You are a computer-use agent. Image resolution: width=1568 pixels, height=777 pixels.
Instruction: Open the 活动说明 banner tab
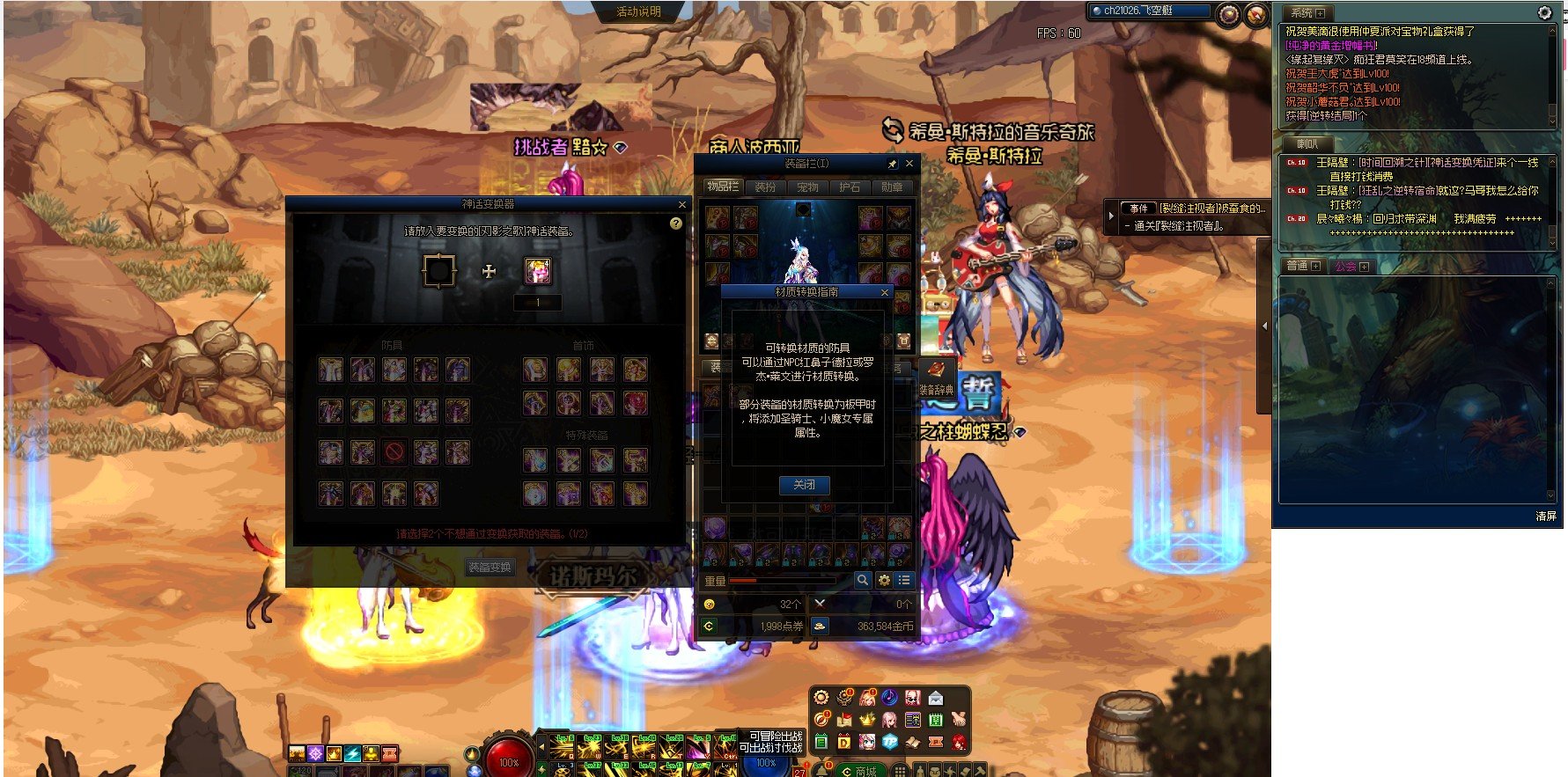[638, 11]
